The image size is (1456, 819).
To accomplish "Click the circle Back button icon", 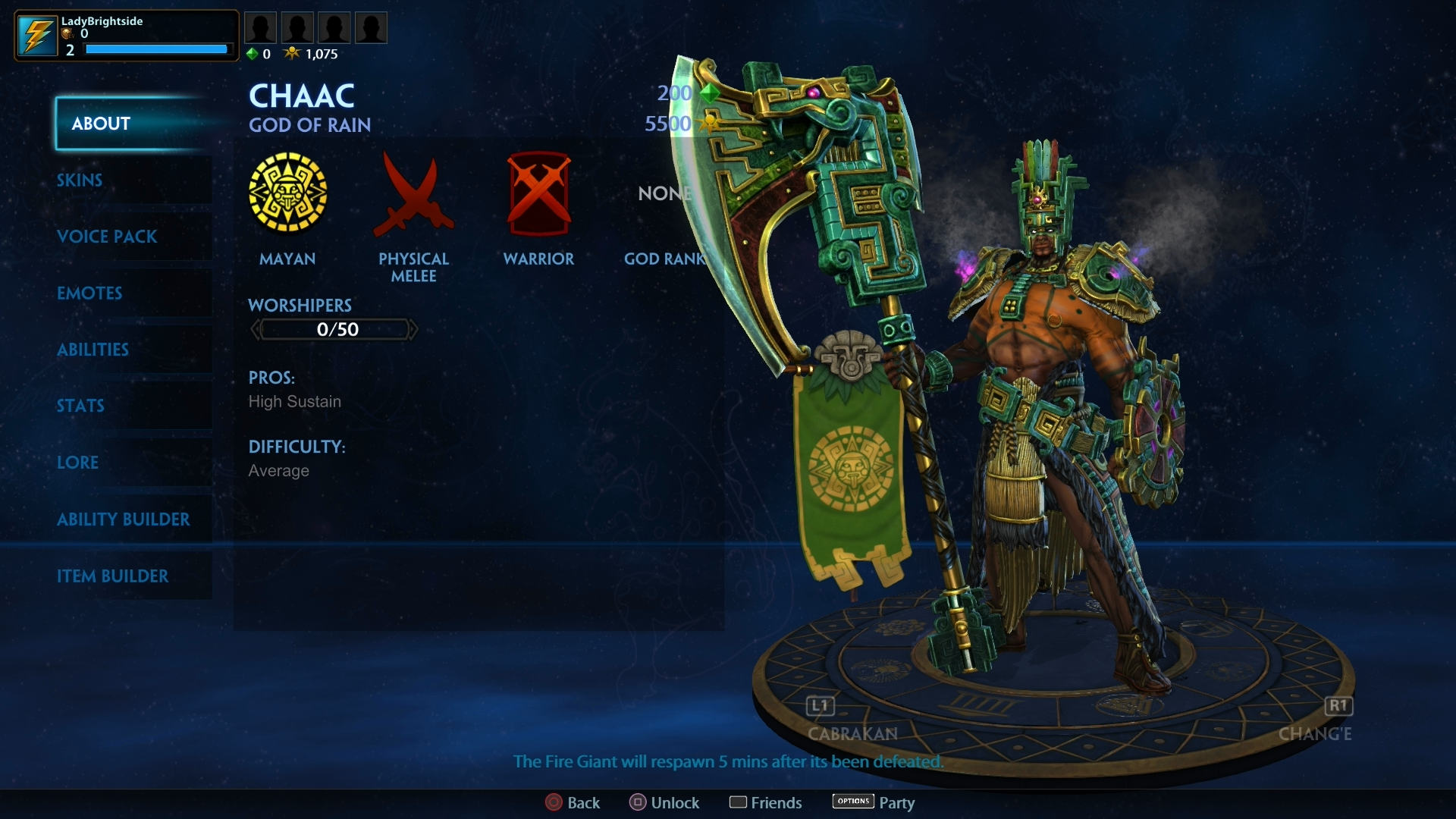I will pos(553,802).
